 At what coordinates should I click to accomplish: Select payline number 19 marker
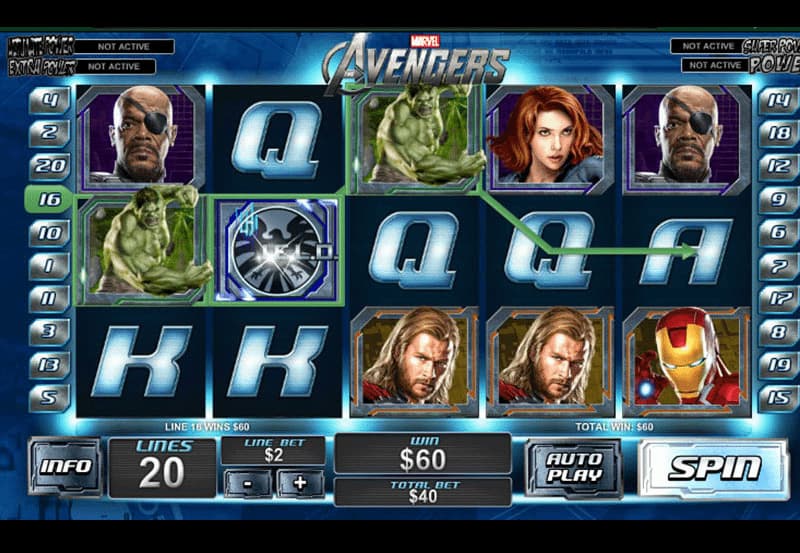(777, 363)
